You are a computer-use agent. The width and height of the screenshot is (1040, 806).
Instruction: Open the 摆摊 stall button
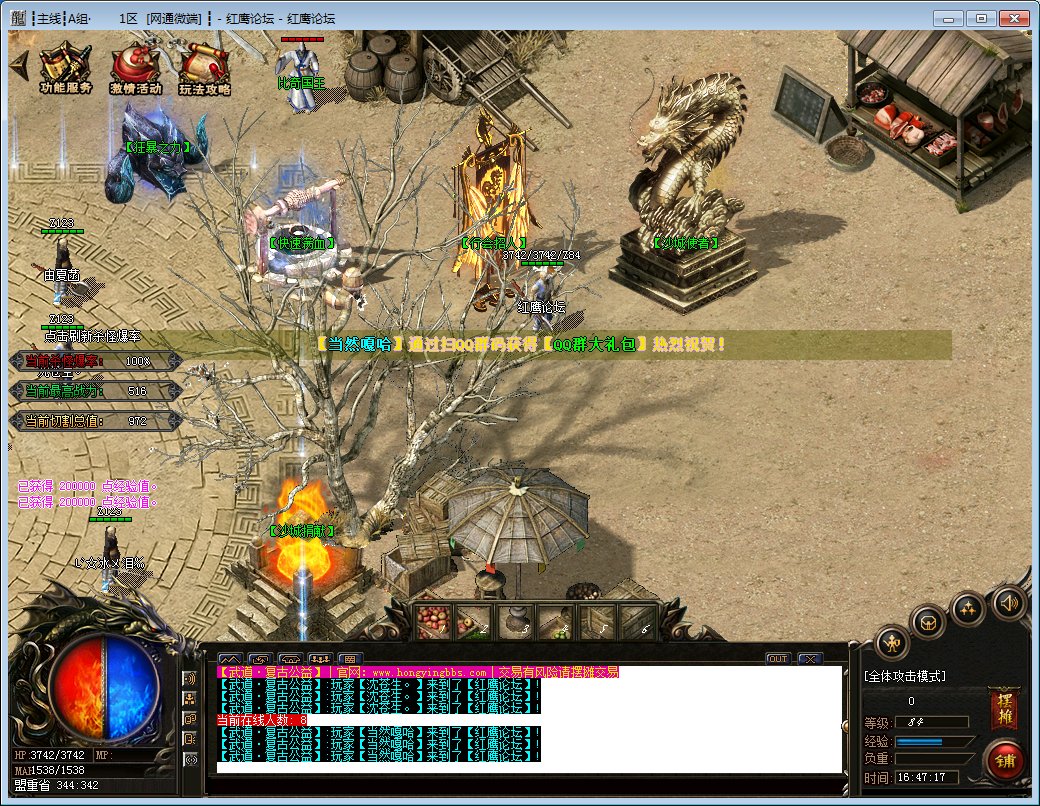click(1003, 708)
